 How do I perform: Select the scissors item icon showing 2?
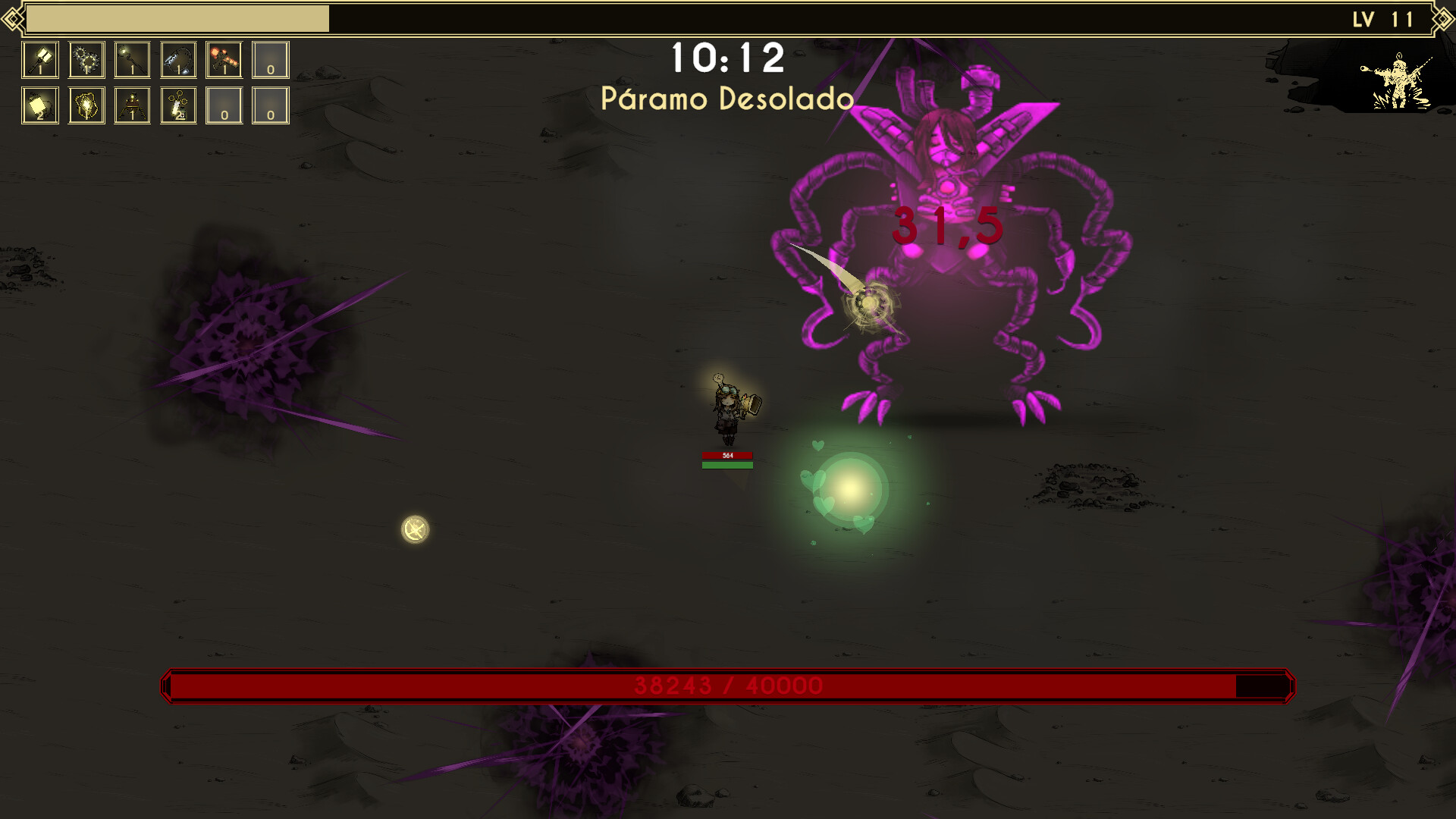tap(177, 106)
